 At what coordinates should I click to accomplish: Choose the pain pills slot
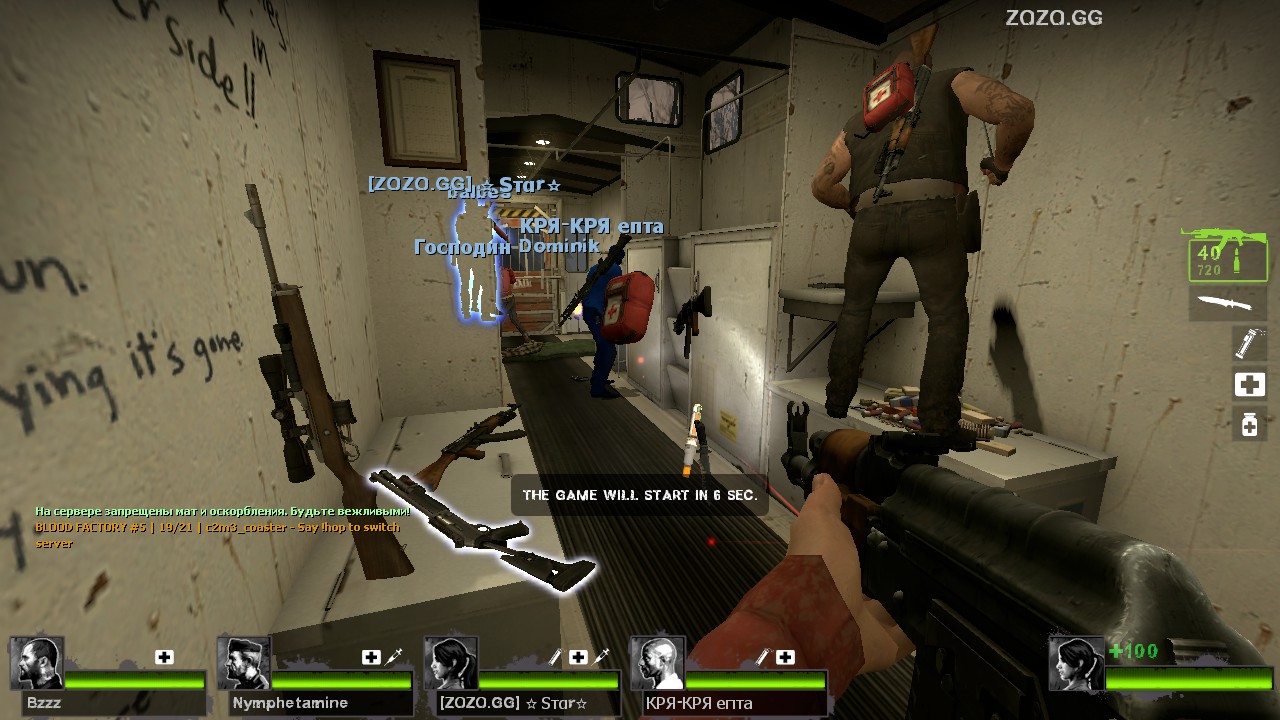[1249, 424]
